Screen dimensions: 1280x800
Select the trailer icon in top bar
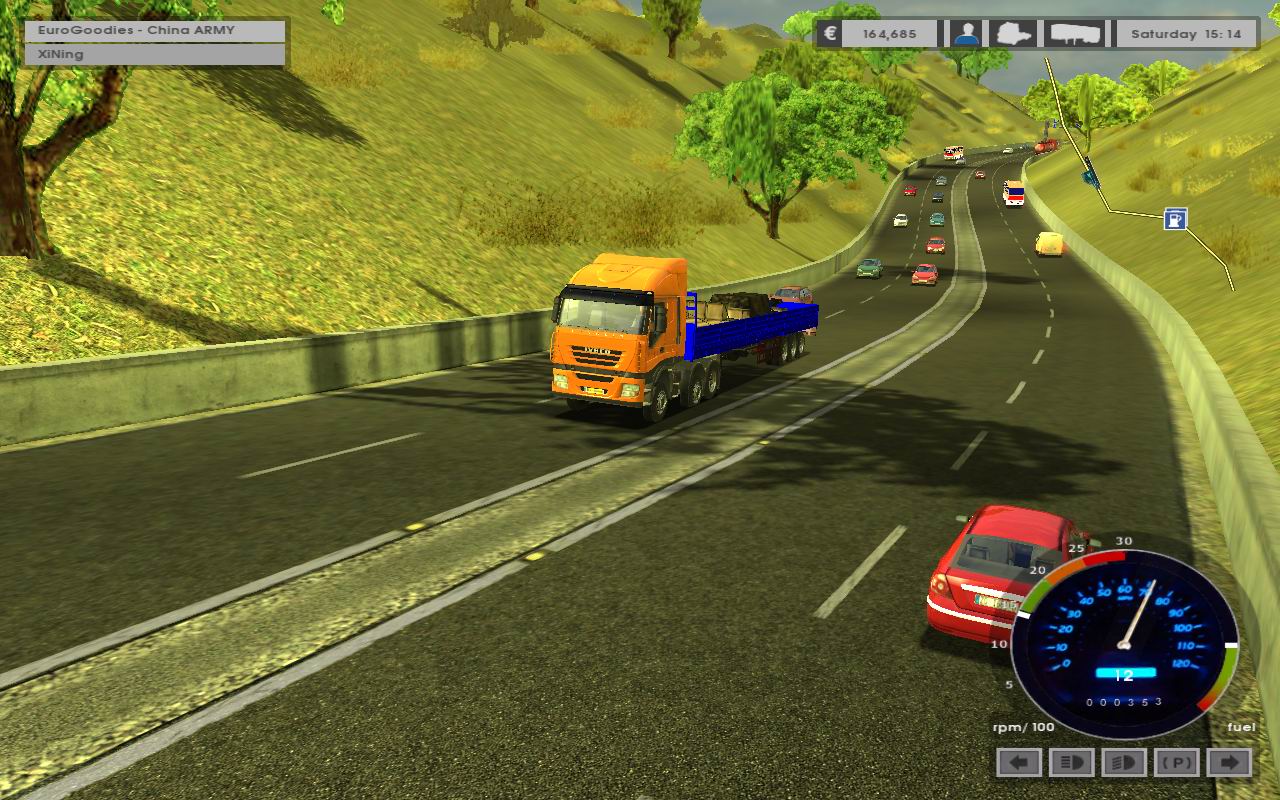[1075, 34]
